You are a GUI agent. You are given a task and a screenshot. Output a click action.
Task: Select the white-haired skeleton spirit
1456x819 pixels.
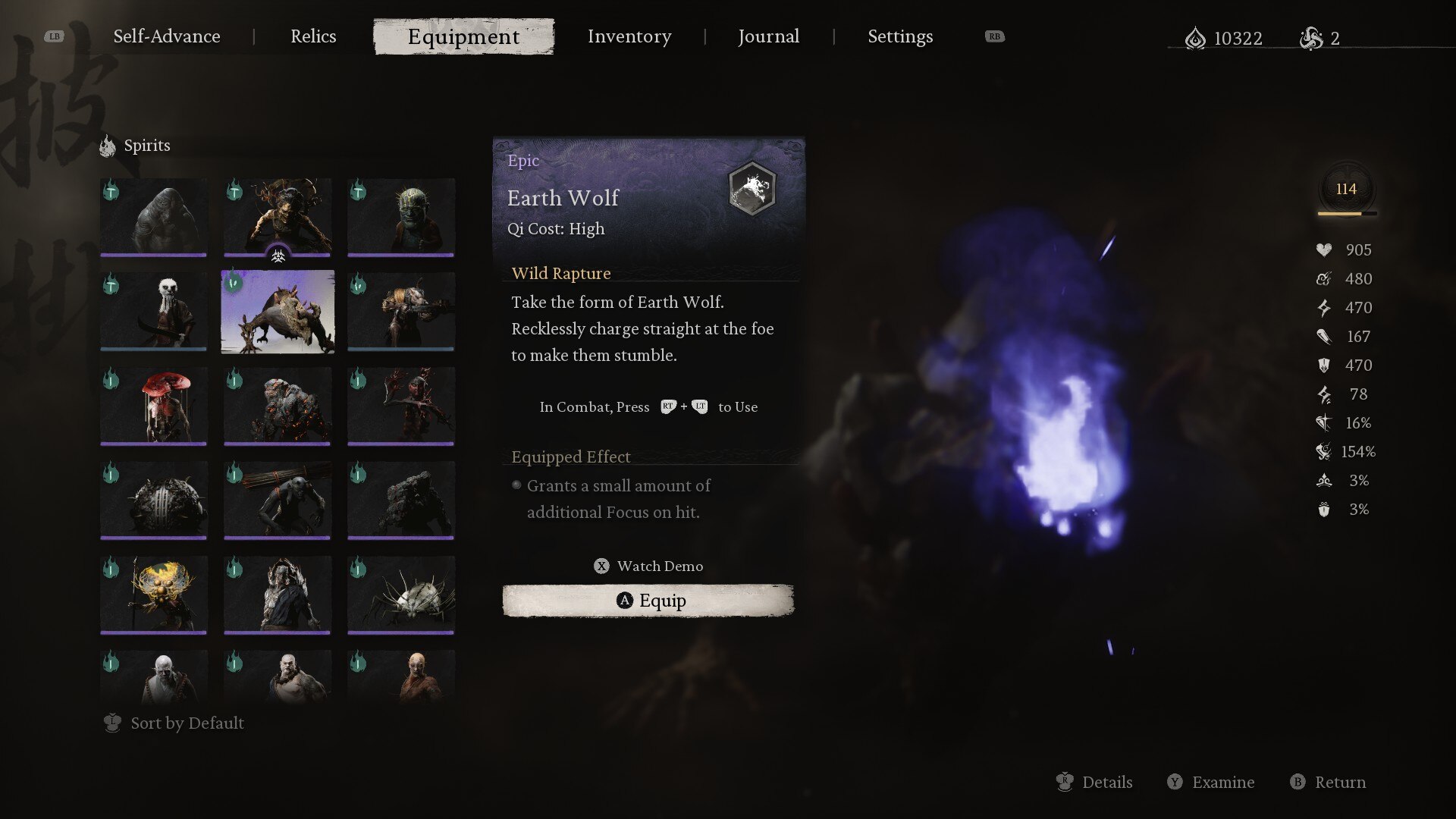tap(154, 312)
